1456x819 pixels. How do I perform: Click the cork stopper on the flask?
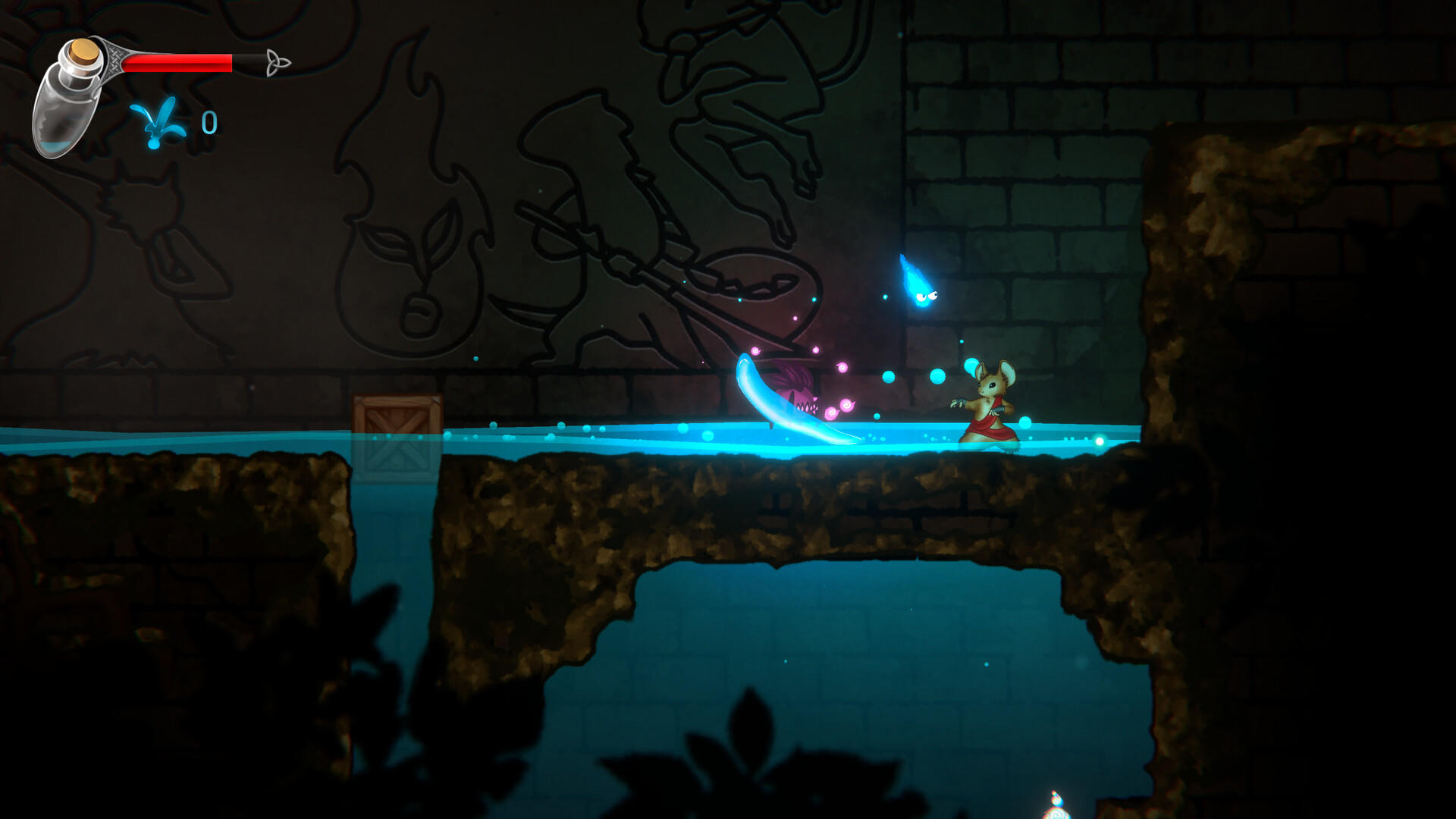(x=83, y=52)
